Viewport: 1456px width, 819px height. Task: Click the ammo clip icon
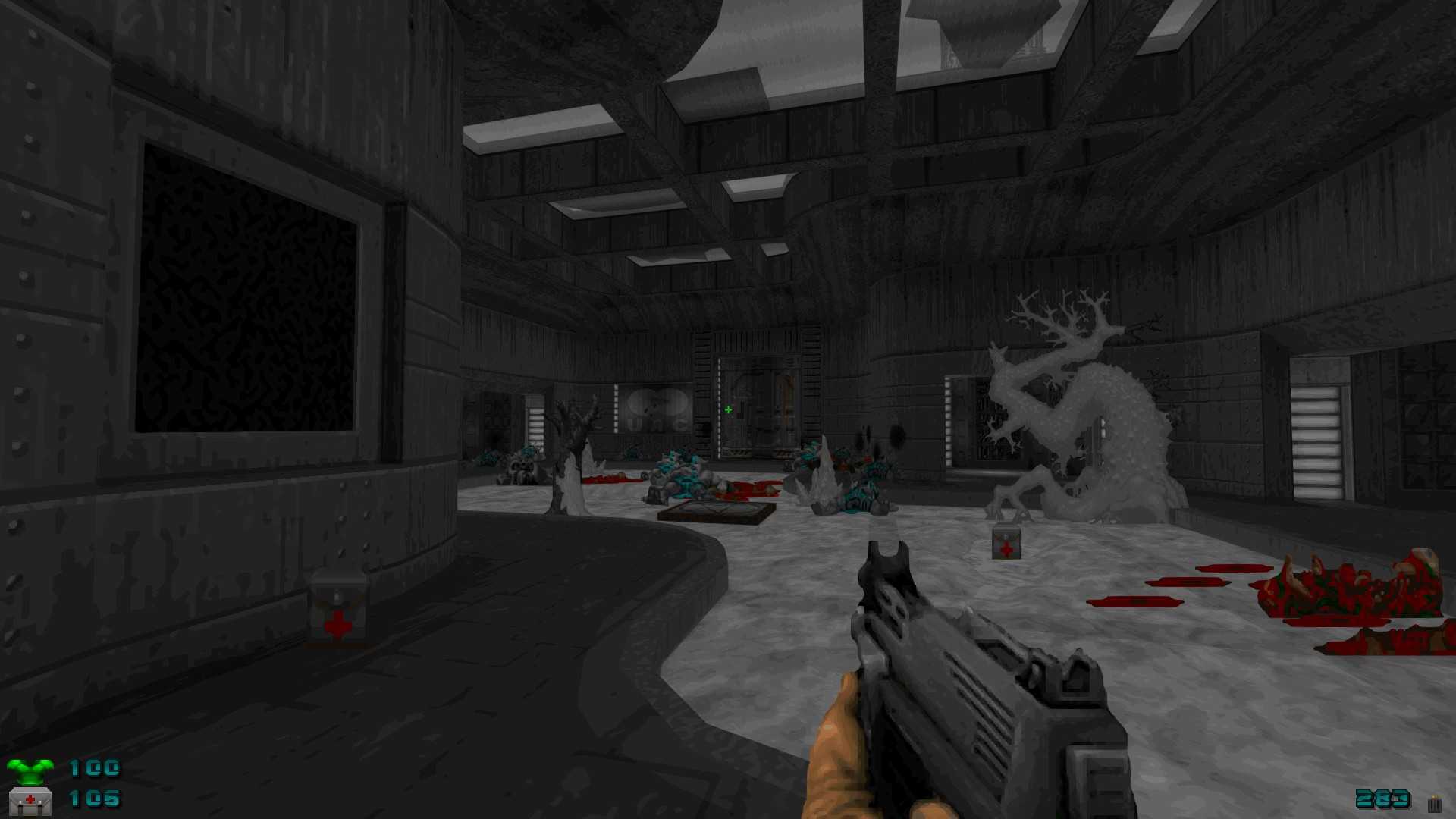point(1433,804)
